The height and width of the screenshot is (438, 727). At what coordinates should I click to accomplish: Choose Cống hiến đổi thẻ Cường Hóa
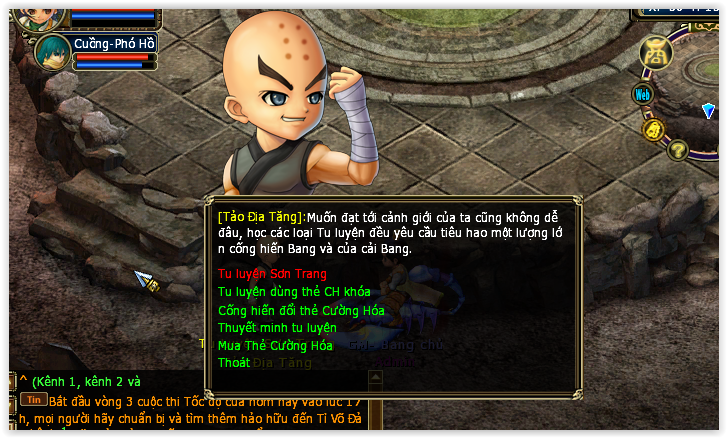(301, 310)
